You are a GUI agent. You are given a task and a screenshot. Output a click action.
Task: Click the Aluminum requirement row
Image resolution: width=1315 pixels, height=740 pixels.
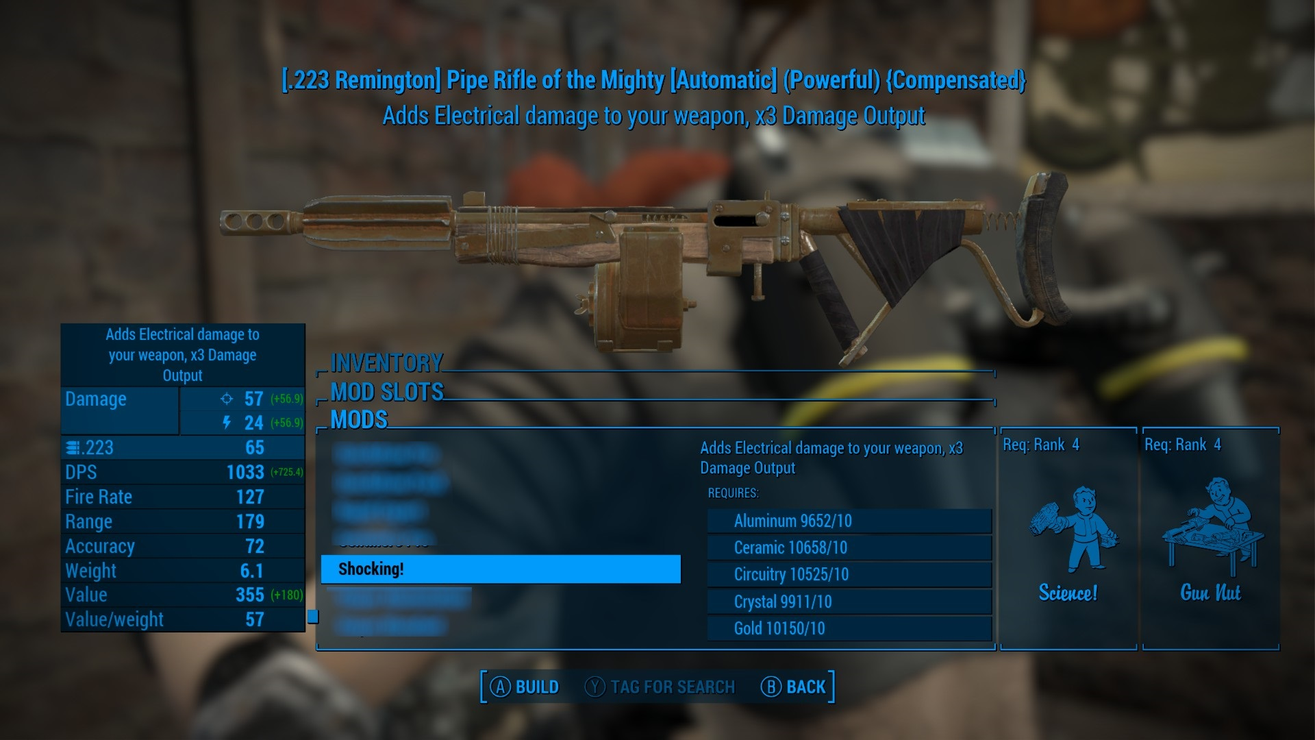click(x=849, y=521)
